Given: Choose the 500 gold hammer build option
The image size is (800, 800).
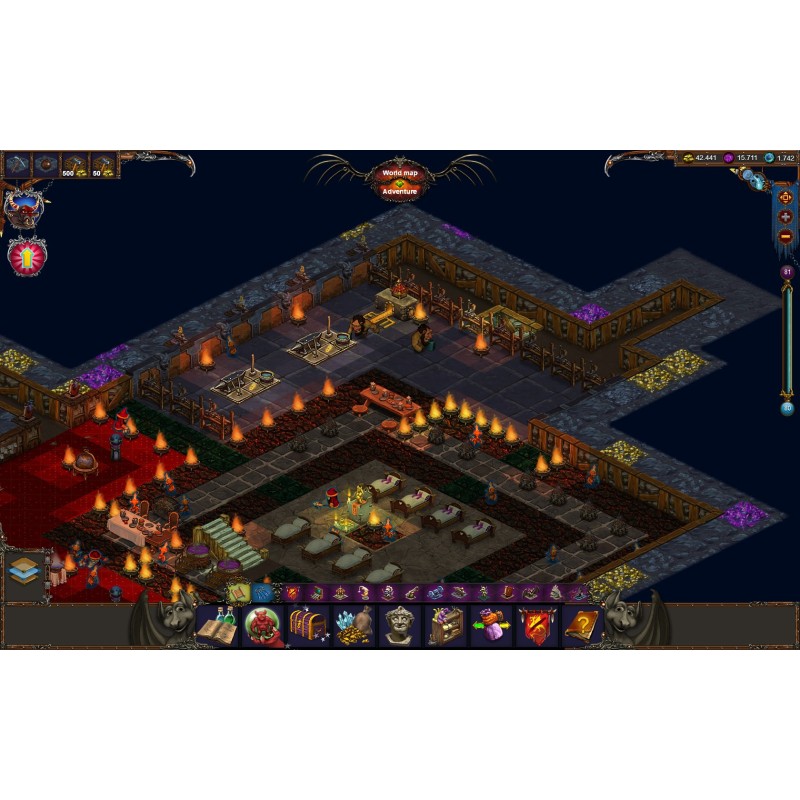Looking at the screenshot, I should click(x=76, y=165).
